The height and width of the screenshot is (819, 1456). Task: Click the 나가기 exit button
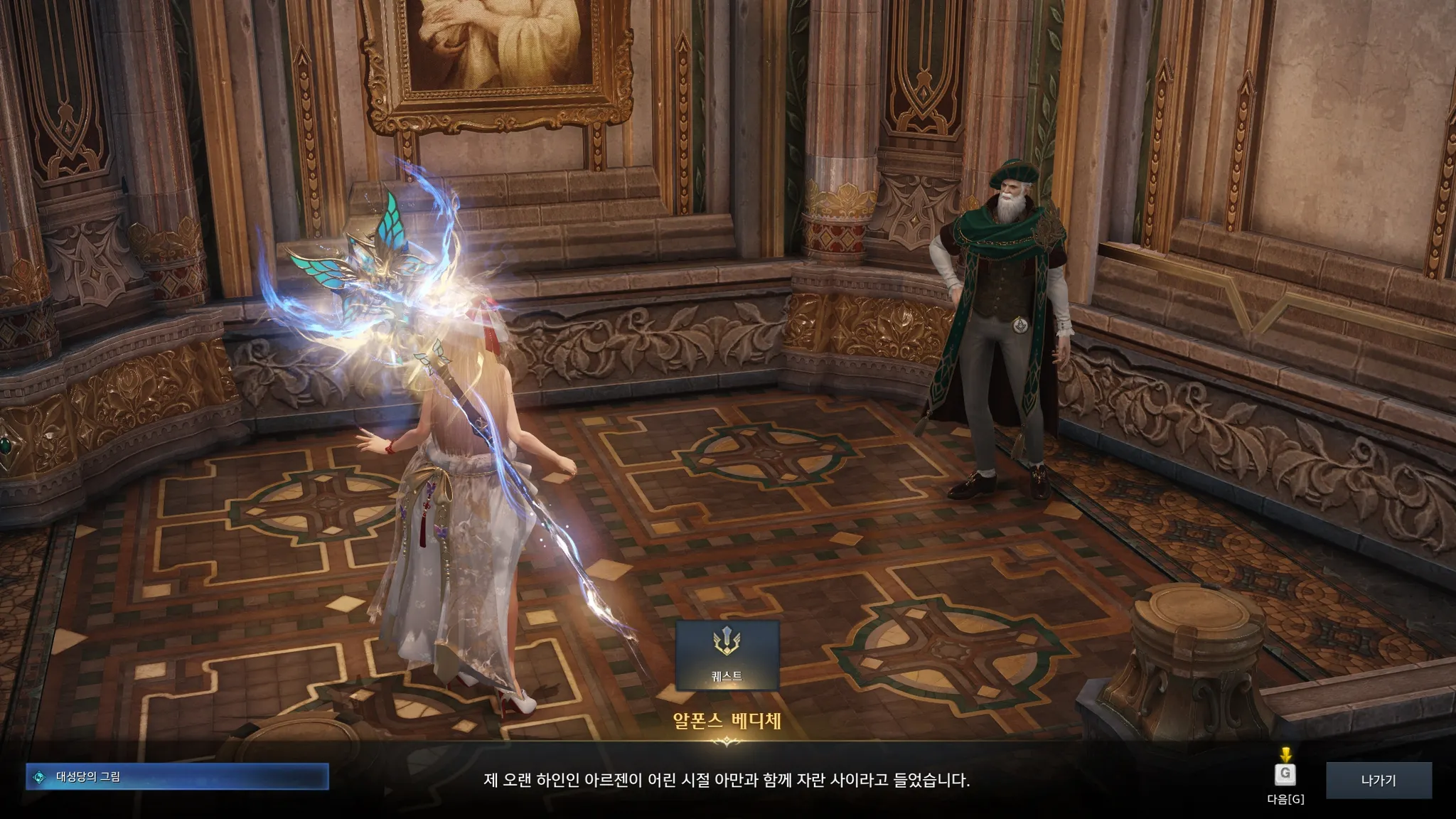click(x=1378, y=780)
